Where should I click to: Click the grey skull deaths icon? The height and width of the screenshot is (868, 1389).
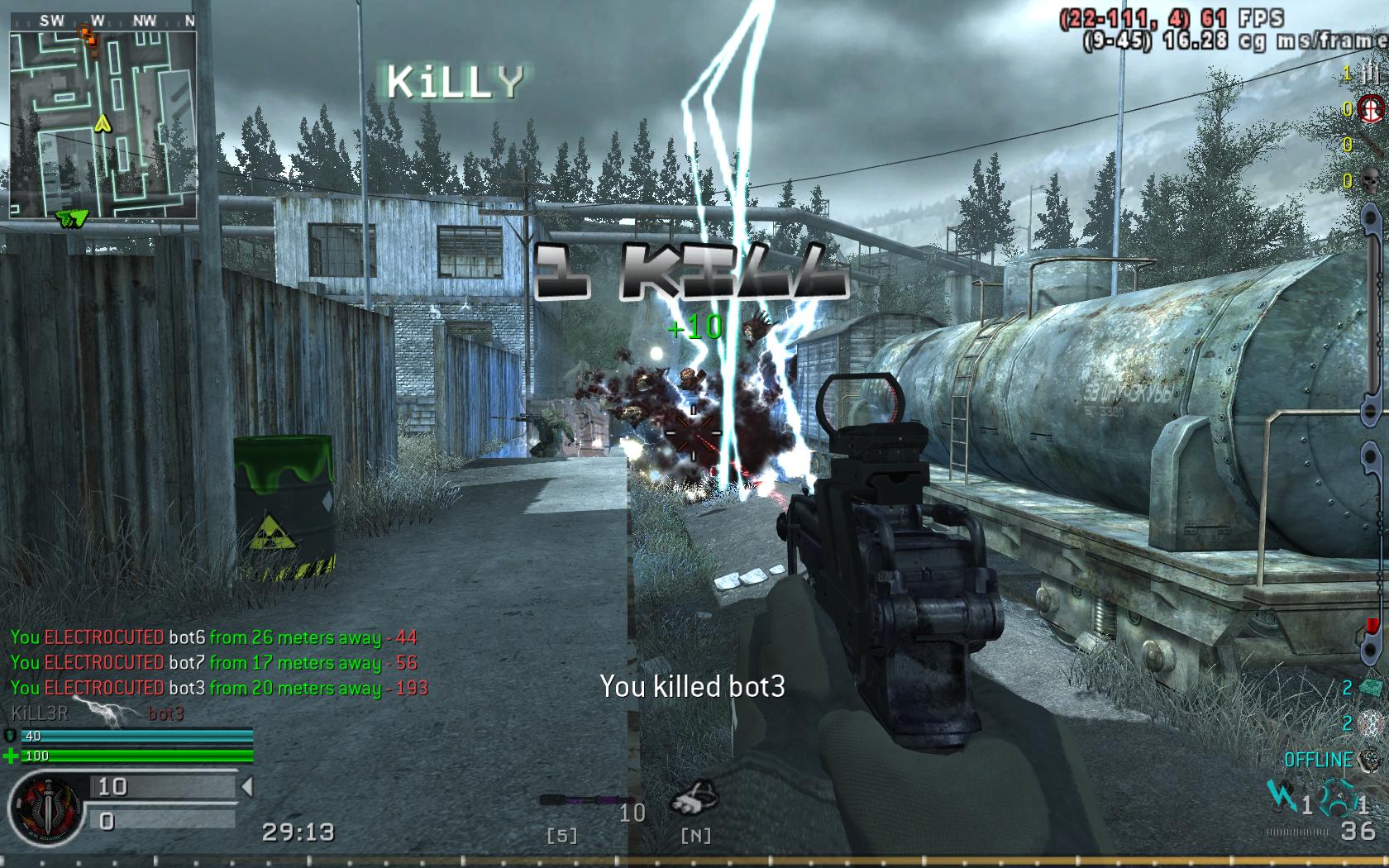point(1369,180)
